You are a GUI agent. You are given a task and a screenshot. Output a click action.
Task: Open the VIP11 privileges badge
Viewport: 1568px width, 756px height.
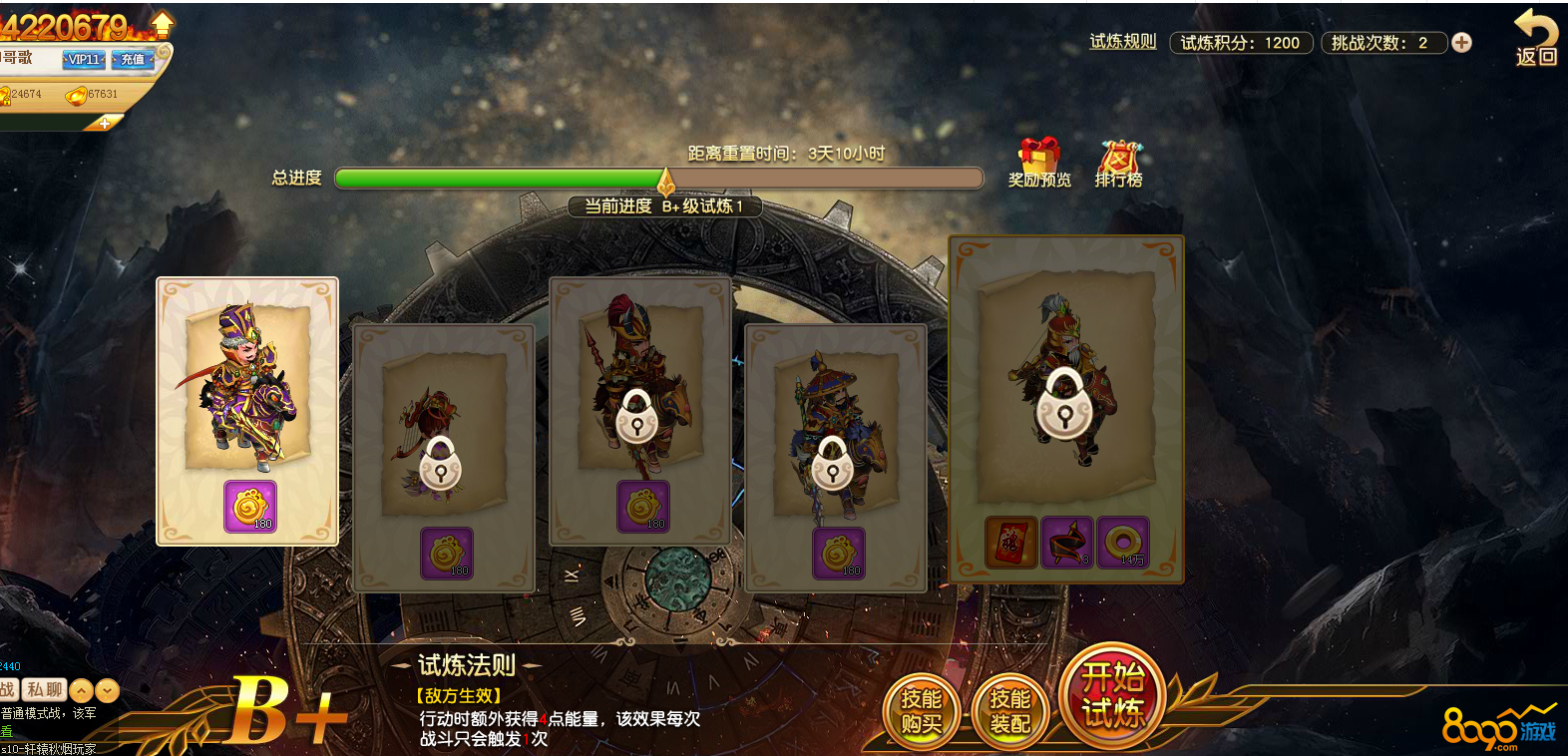click(x=84, y=60)
